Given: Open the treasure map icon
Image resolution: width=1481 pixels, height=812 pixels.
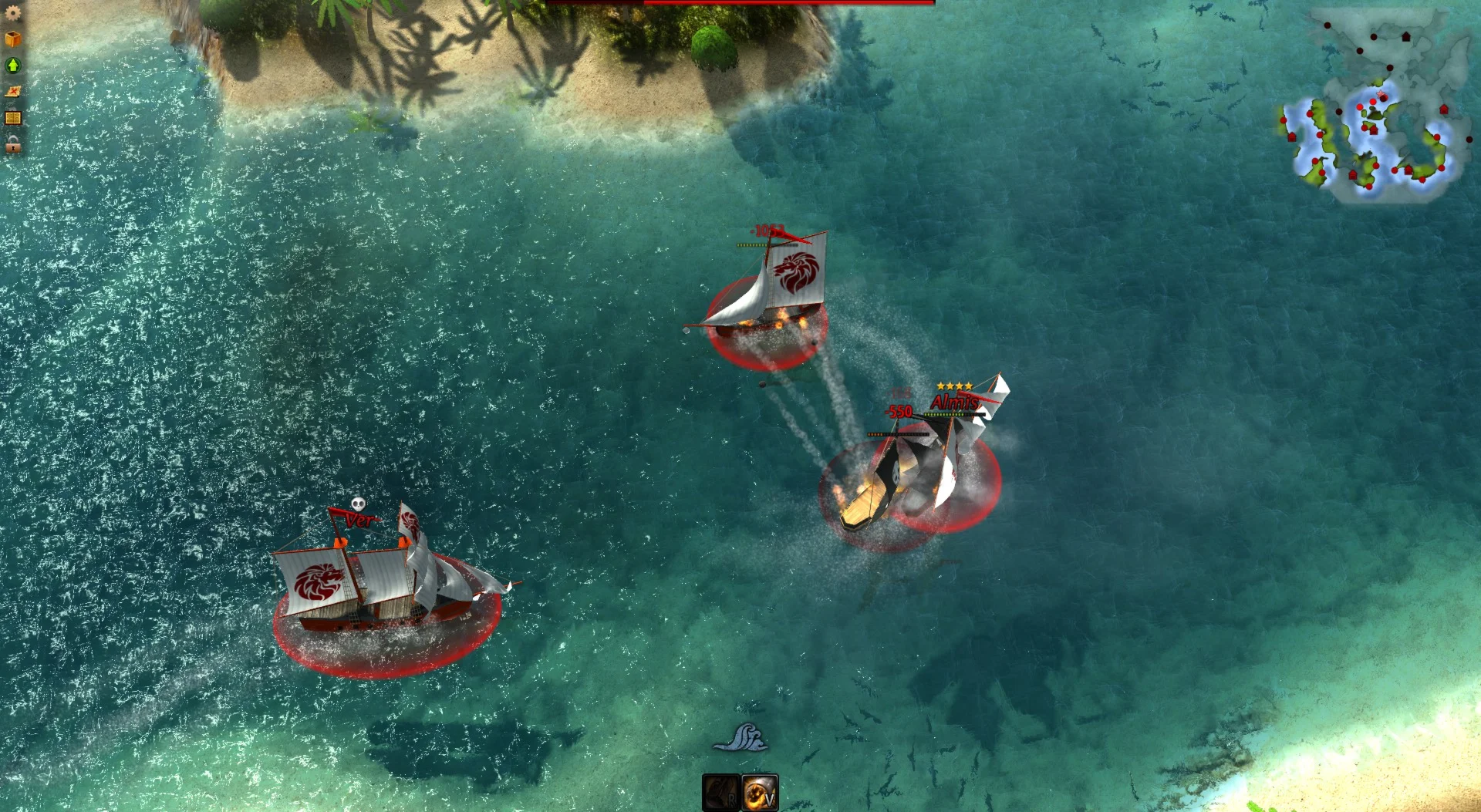Looking at the screenshot, I should [x=13, y=92].
